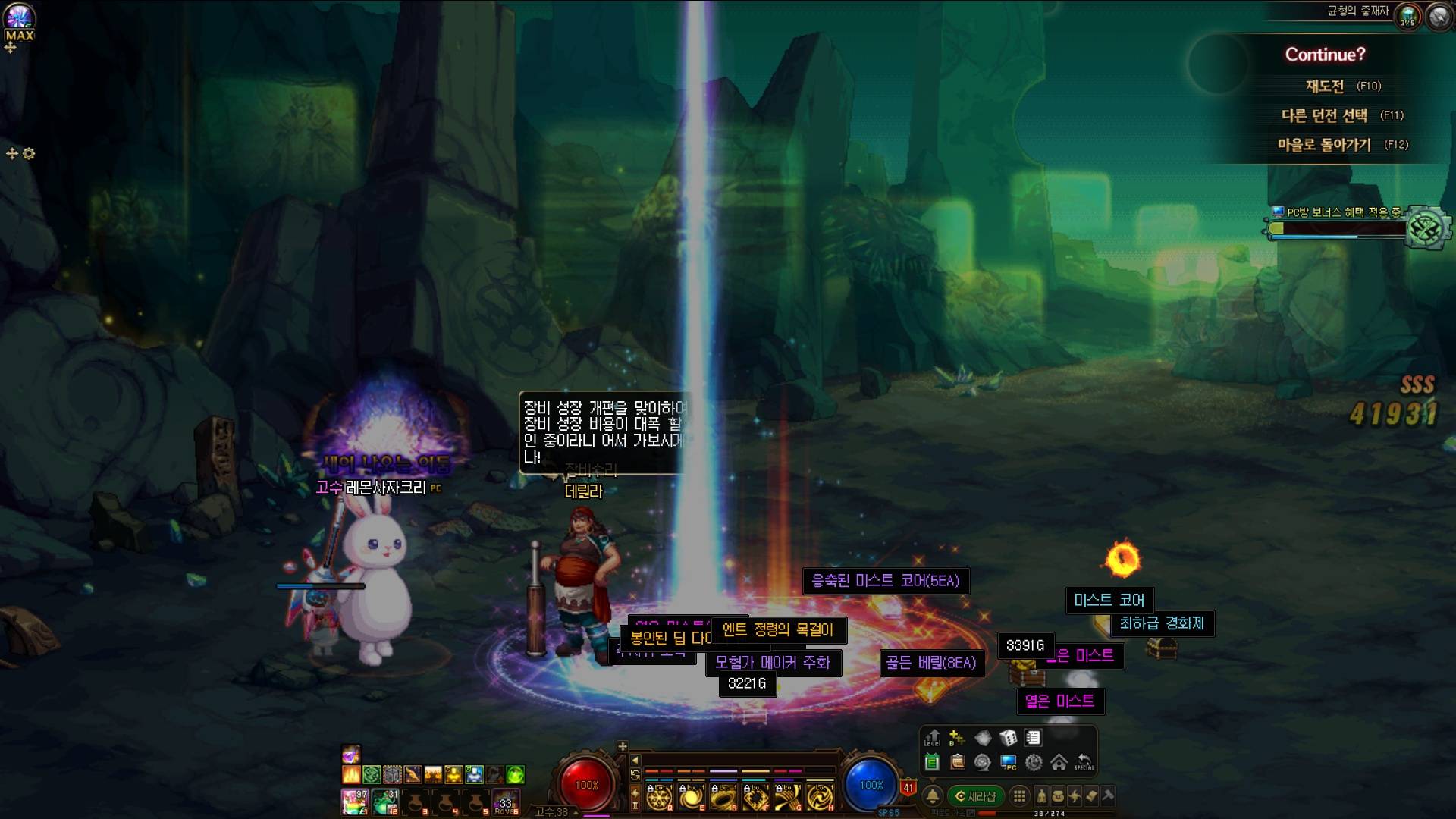Open the notification bell
Screen dimensions: 1456x819
click(x=933, y=795)
